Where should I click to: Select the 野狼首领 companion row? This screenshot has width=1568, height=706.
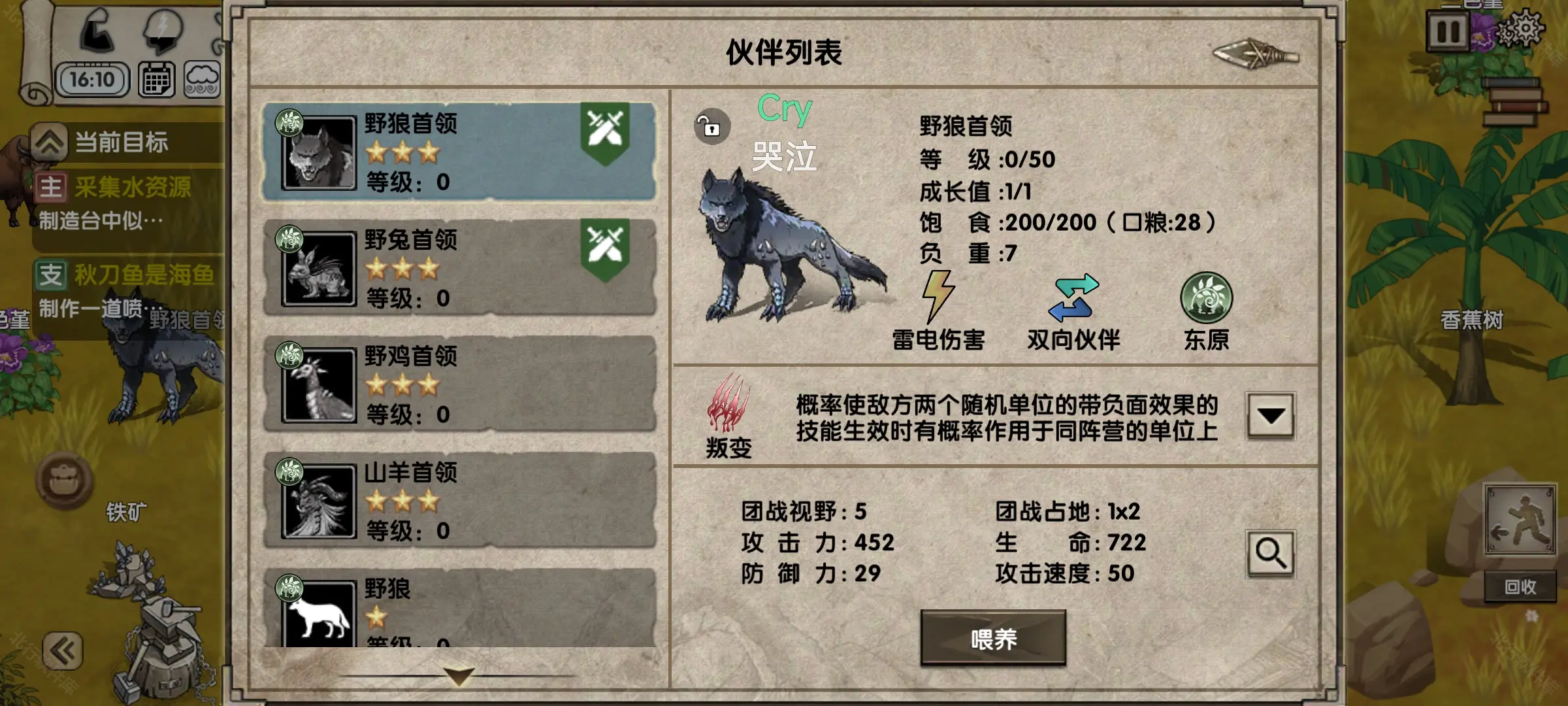pos(457,152)
